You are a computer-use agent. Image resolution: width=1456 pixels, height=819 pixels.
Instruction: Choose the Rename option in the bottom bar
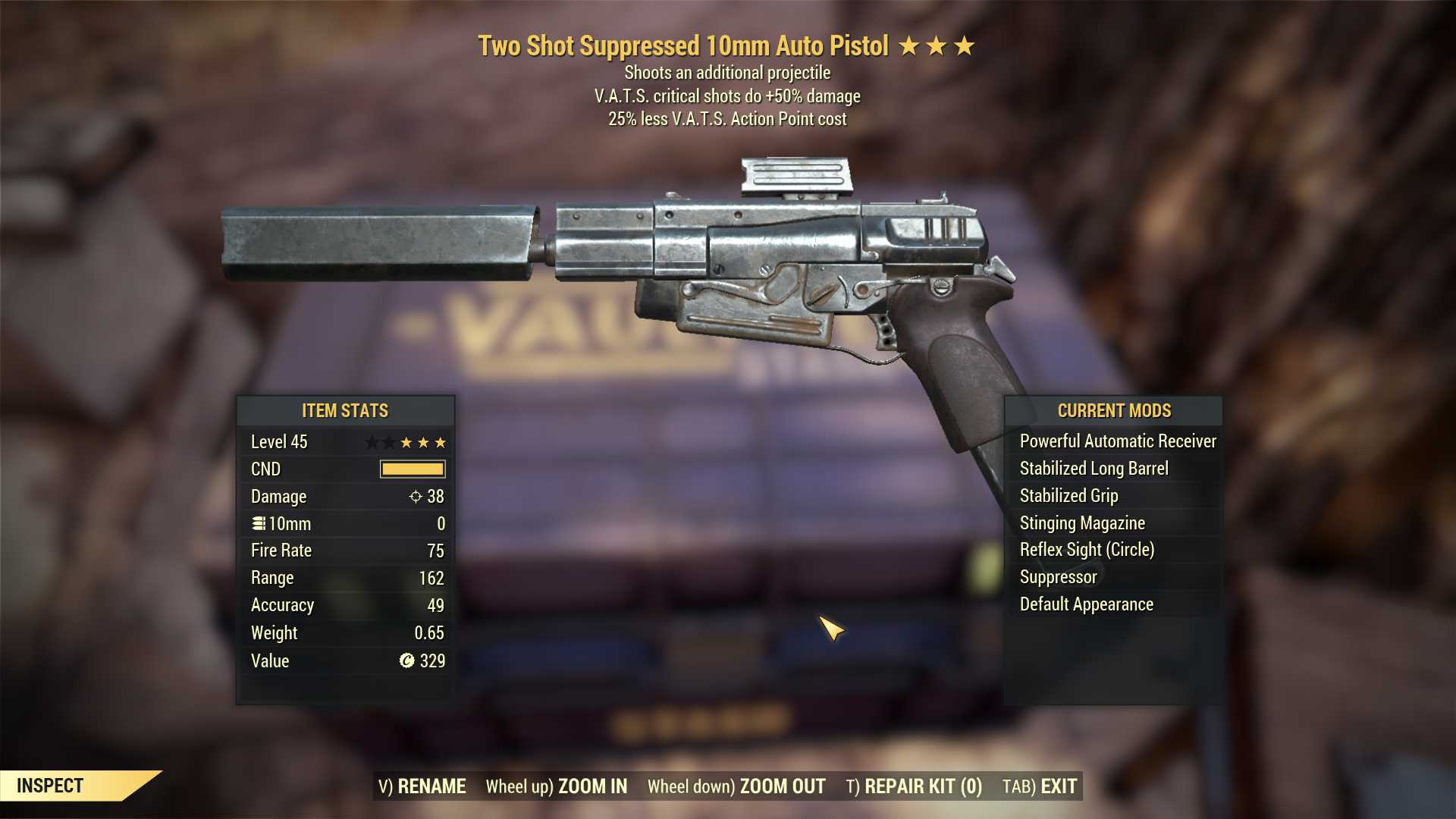[x=422, y=786]
